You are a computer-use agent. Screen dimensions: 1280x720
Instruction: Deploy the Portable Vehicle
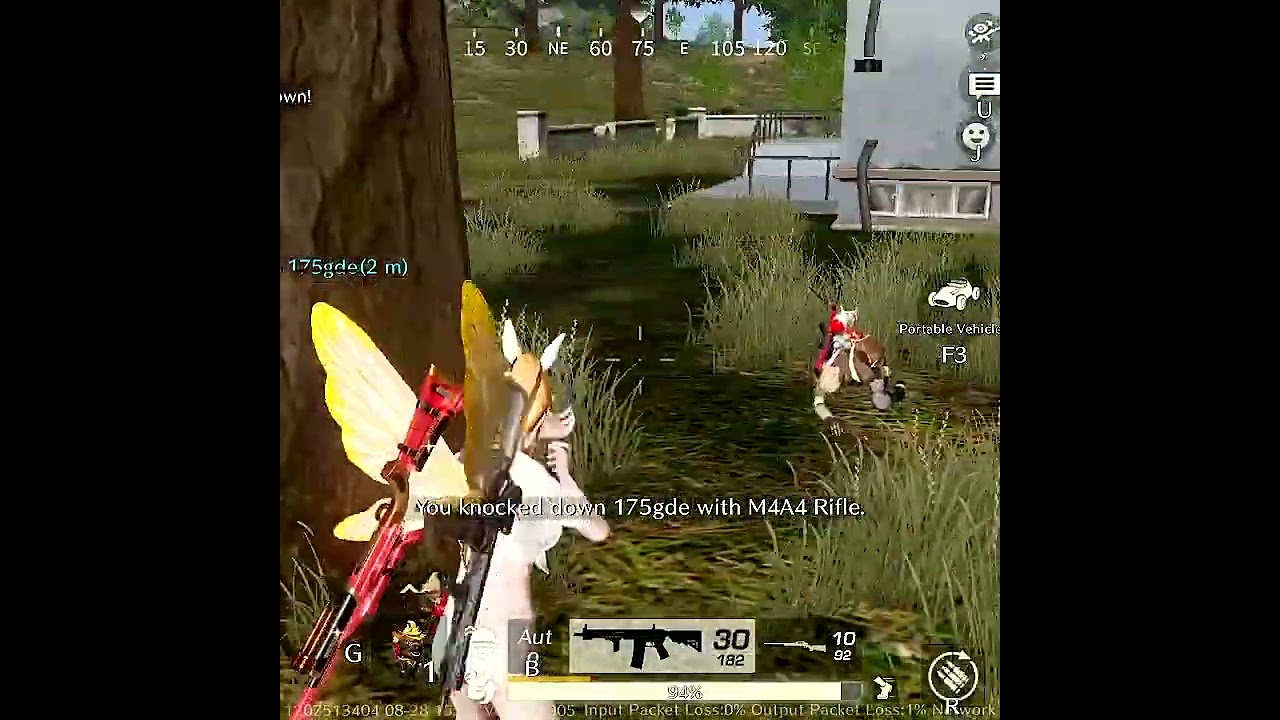point(953,296)
